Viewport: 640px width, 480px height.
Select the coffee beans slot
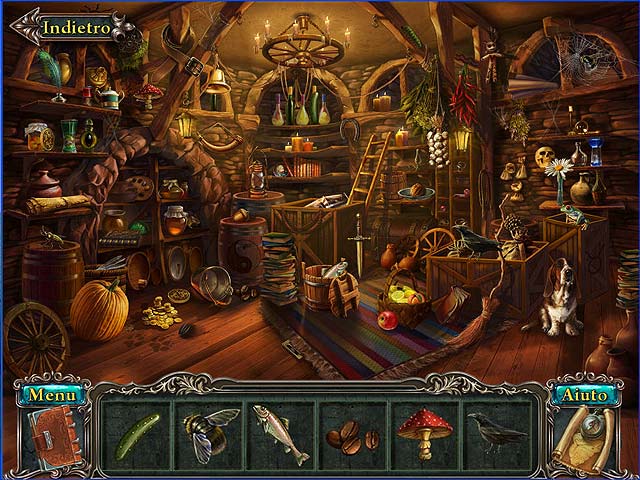(352, 436)
